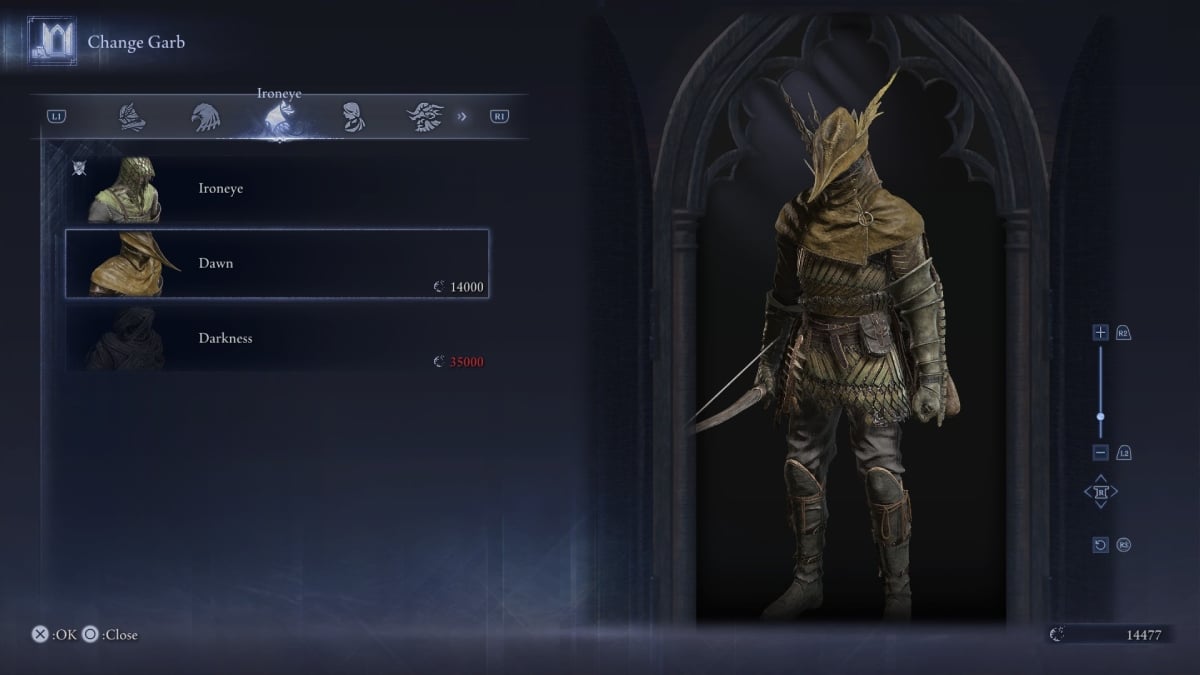The image size is (1200, 675).
Task: Show more characters with the double-arrow
Action: click(x=462, y=117)
